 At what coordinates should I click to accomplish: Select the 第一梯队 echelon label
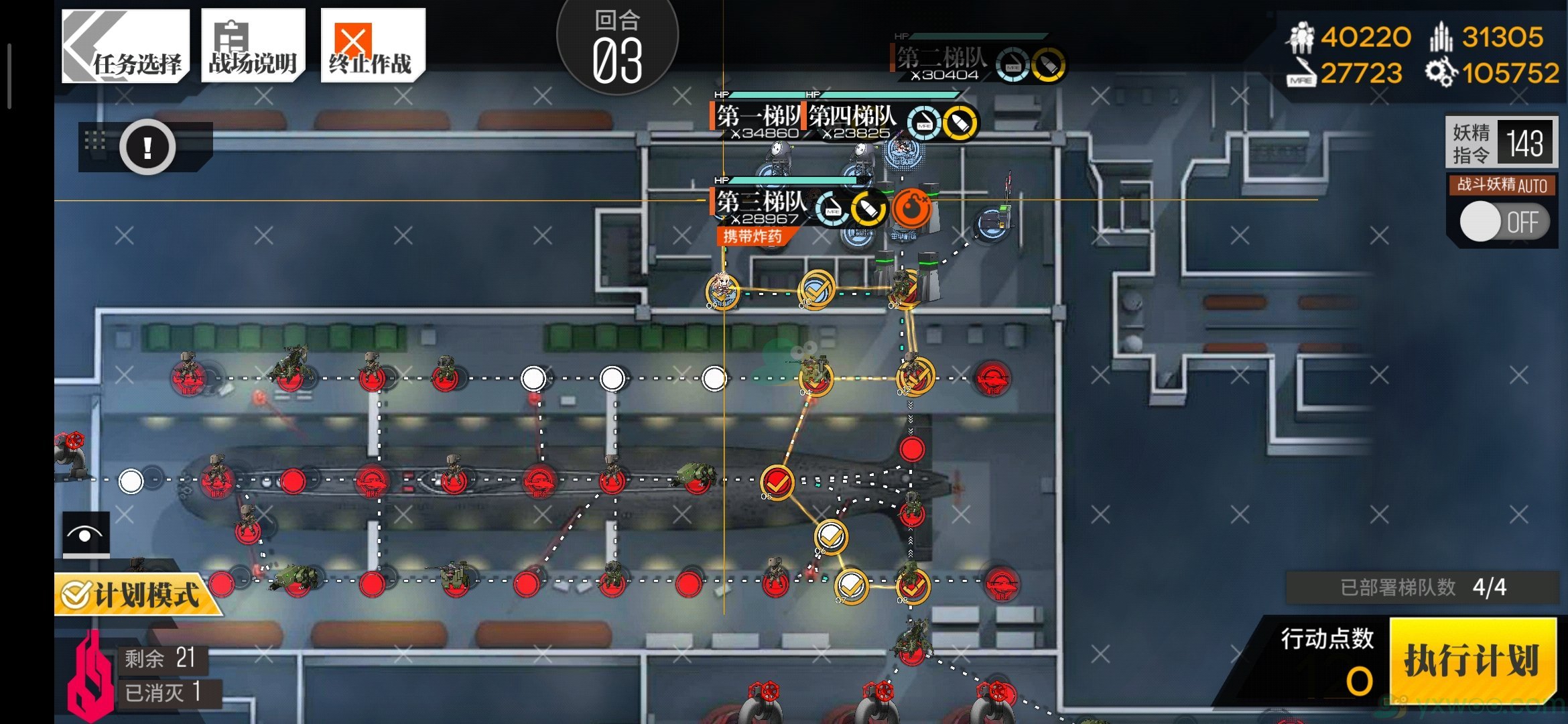757,117
